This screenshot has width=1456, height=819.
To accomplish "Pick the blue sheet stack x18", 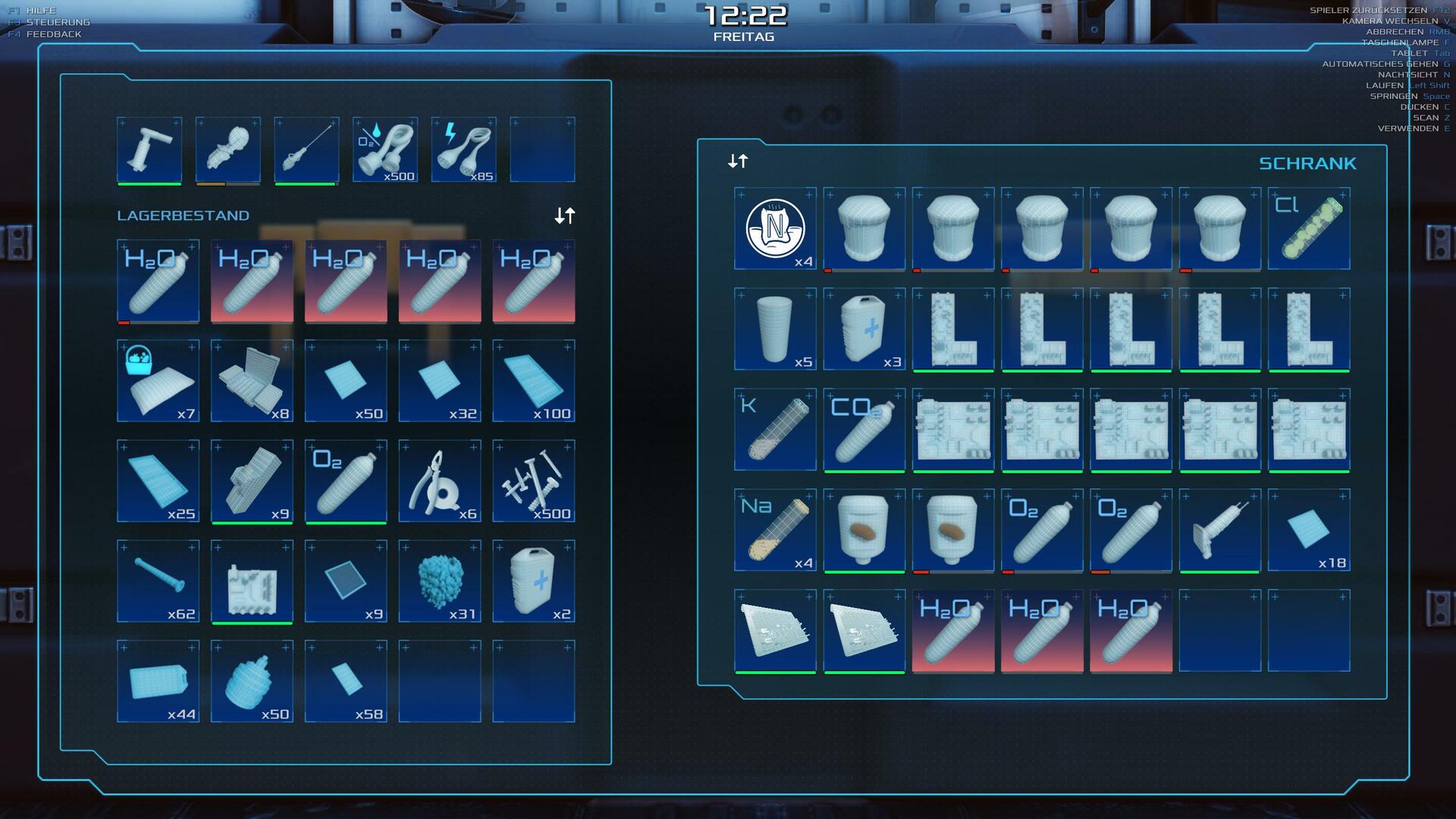I will point(1309,529).
